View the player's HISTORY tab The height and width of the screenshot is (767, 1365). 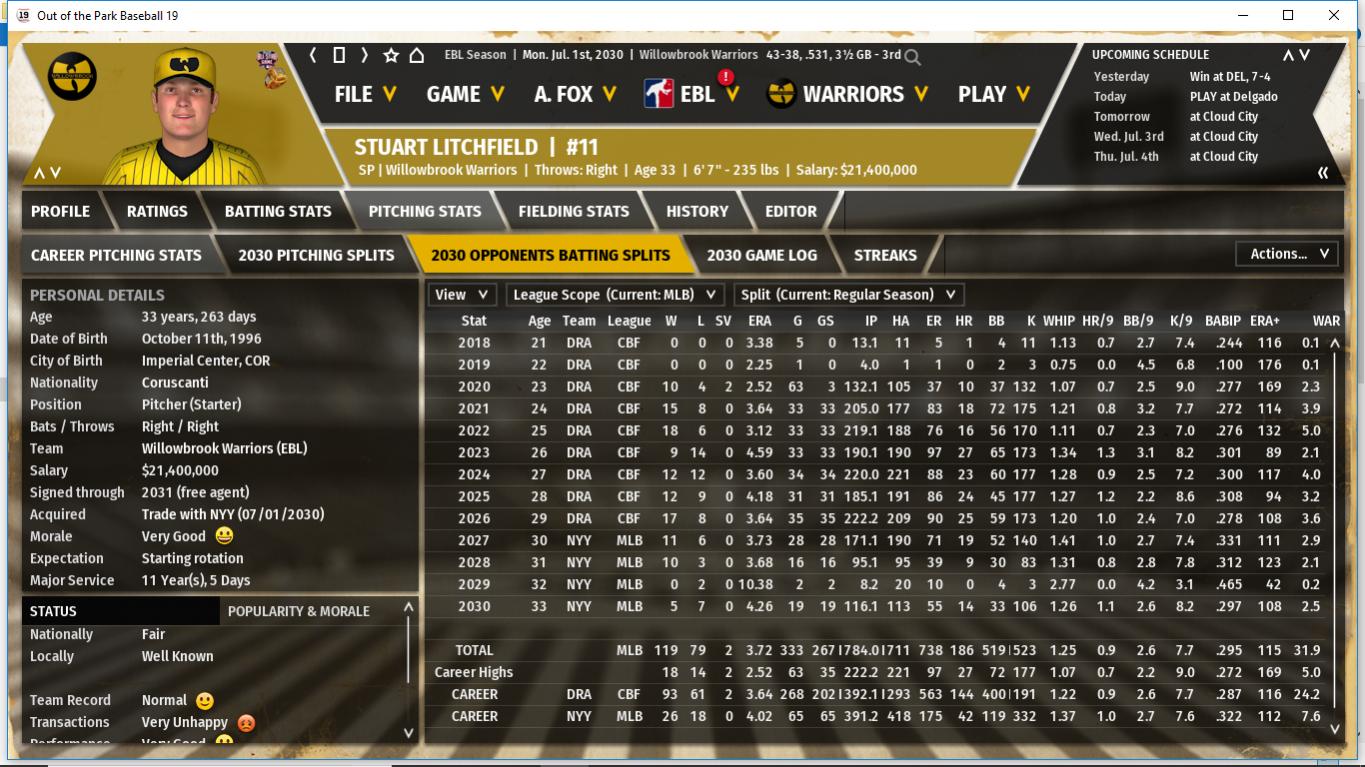point(697,211)
